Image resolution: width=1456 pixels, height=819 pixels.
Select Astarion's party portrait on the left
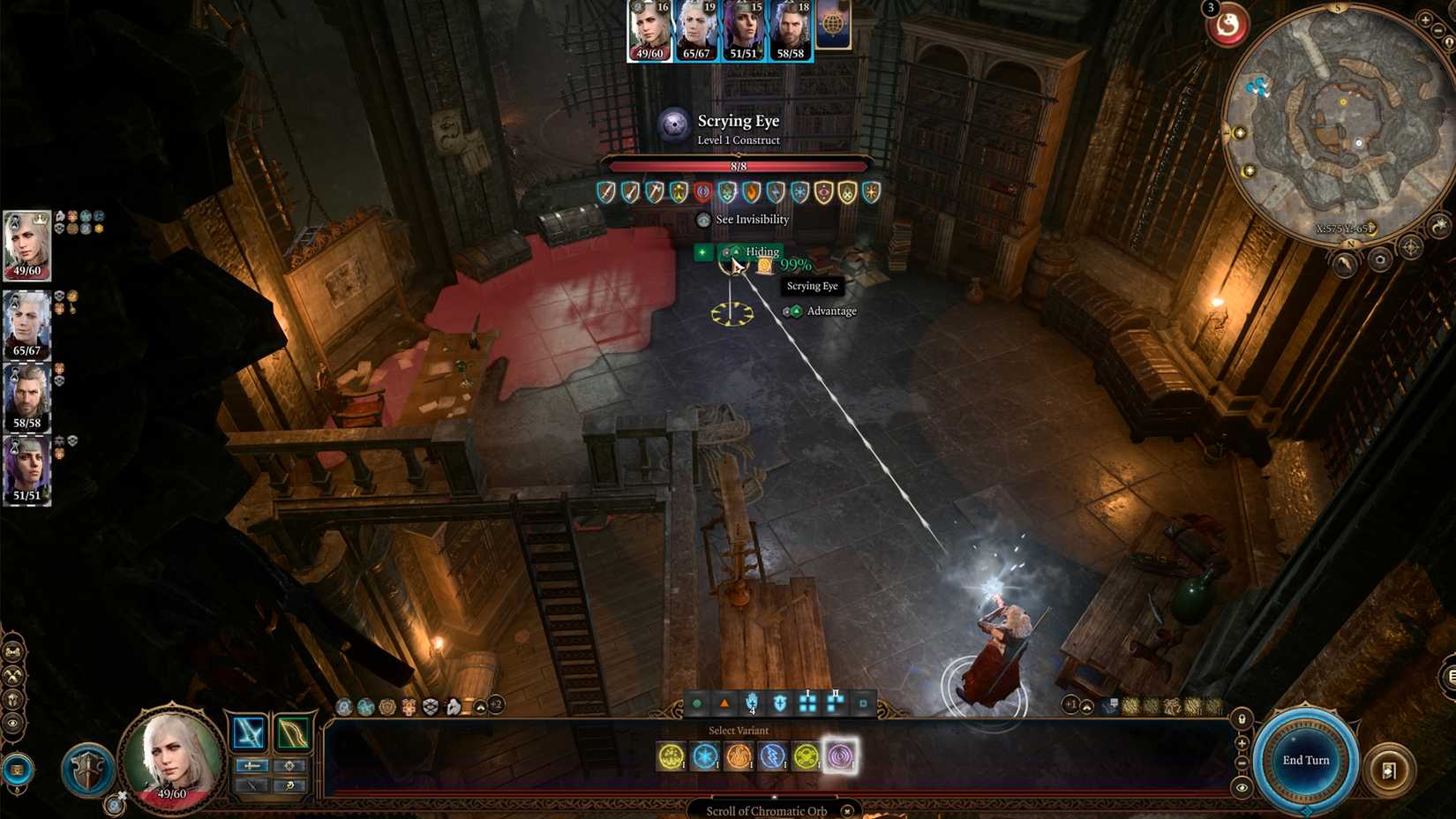pyautogui.click(x=26, y=322)
